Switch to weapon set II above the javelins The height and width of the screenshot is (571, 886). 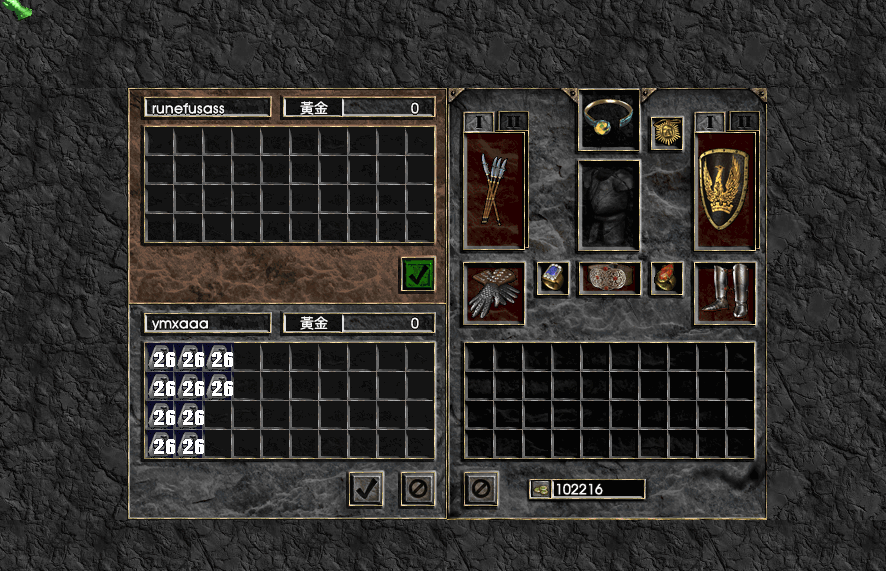click(x=512, y=121)
